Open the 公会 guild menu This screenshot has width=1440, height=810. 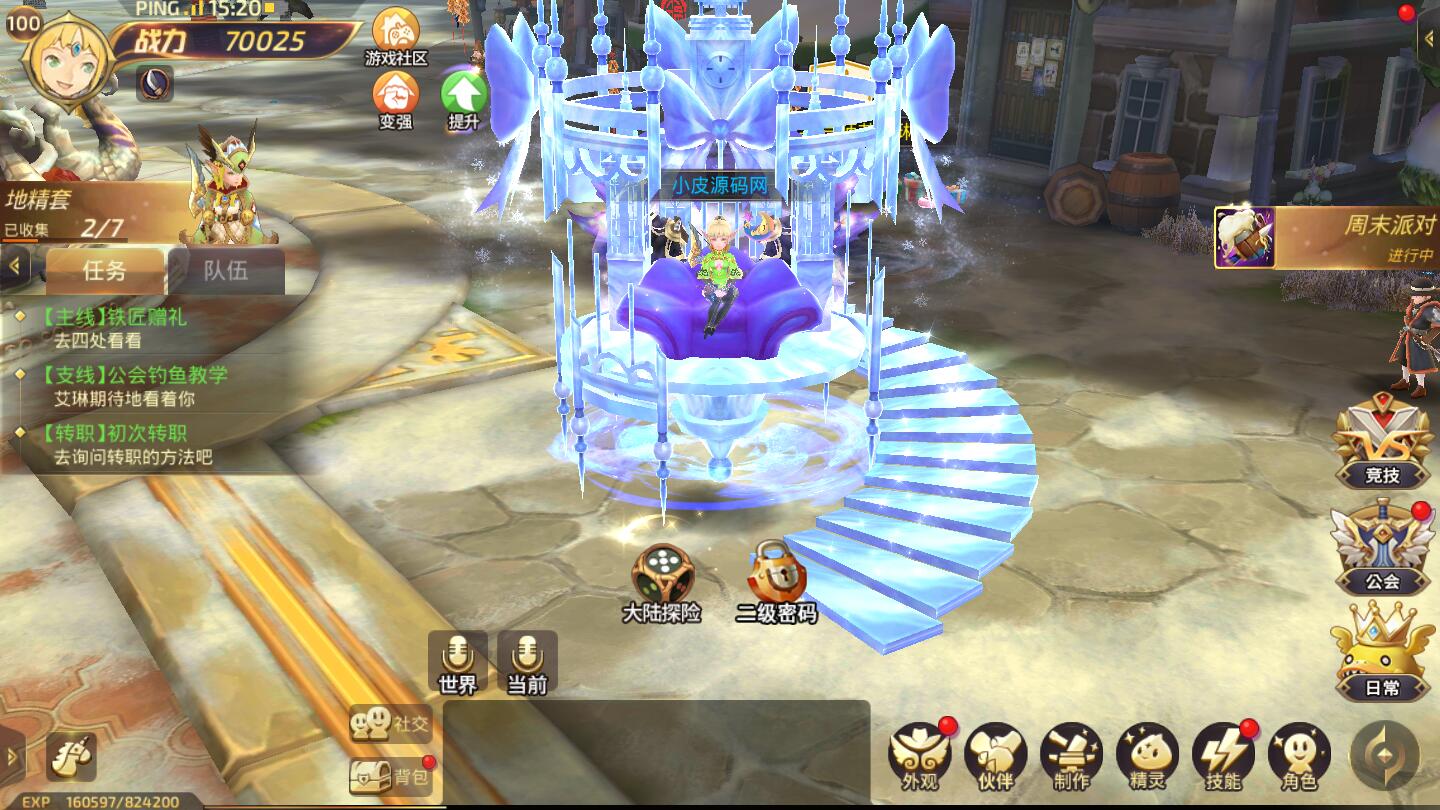[x=1382, y=550]
